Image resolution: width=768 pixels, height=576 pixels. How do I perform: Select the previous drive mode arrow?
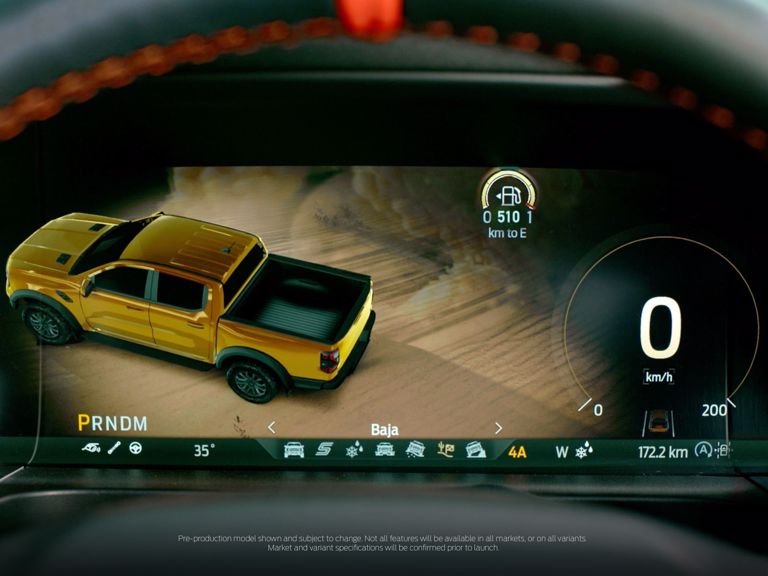271,428
